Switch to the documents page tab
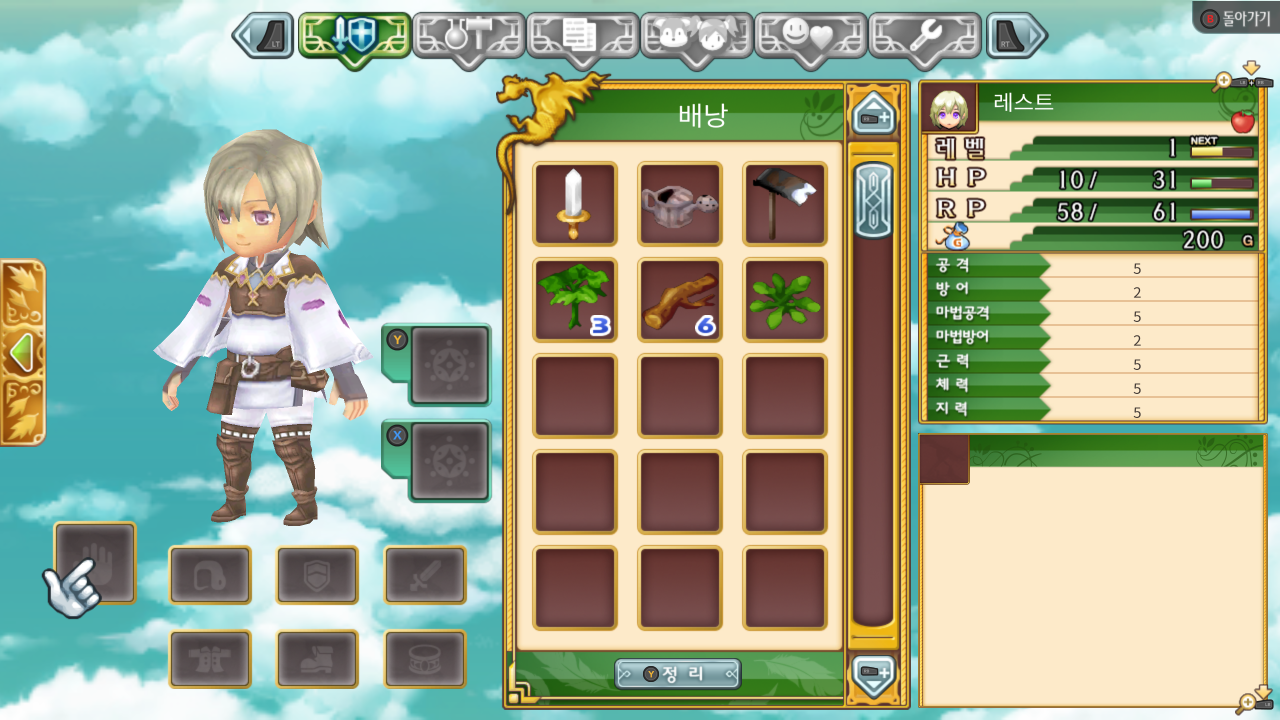The height and width of the screenshot is (720, 1280). tap(582, 37)
